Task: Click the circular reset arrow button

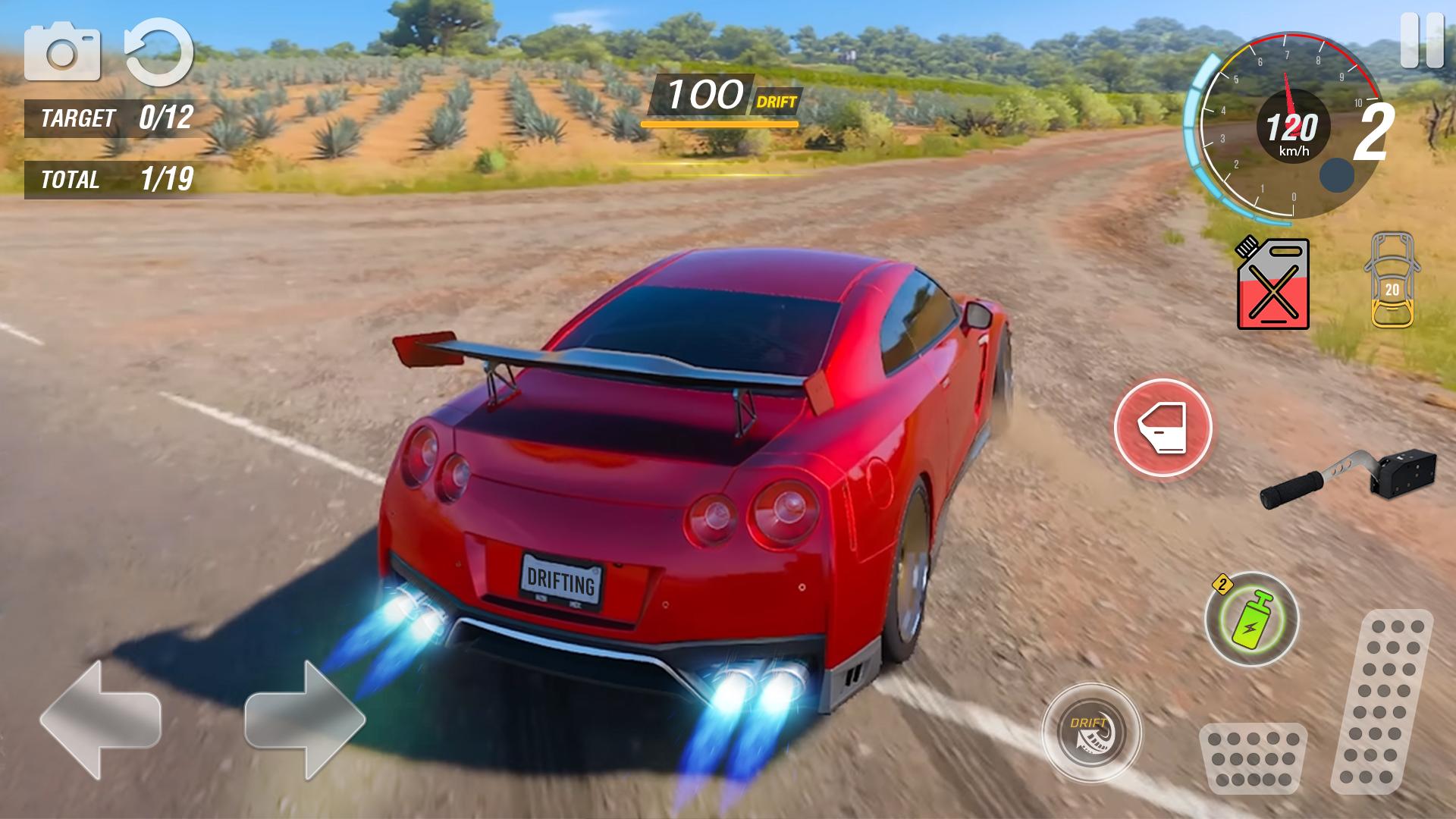Action: [158, 52]
